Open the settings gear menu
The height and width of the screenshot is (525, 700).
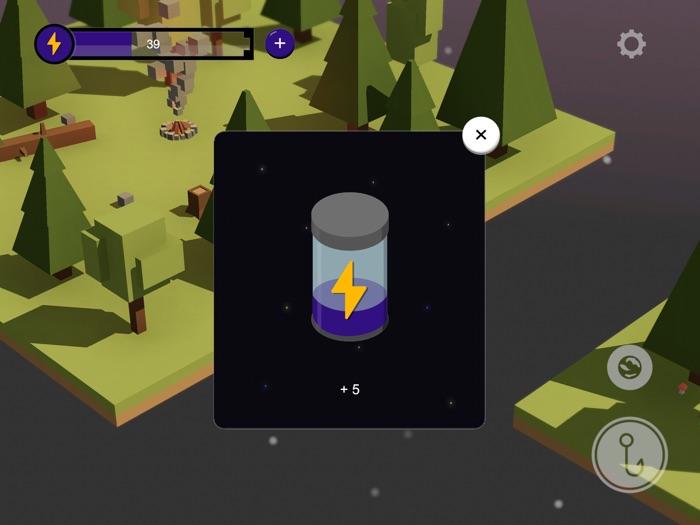coord(631,44)
